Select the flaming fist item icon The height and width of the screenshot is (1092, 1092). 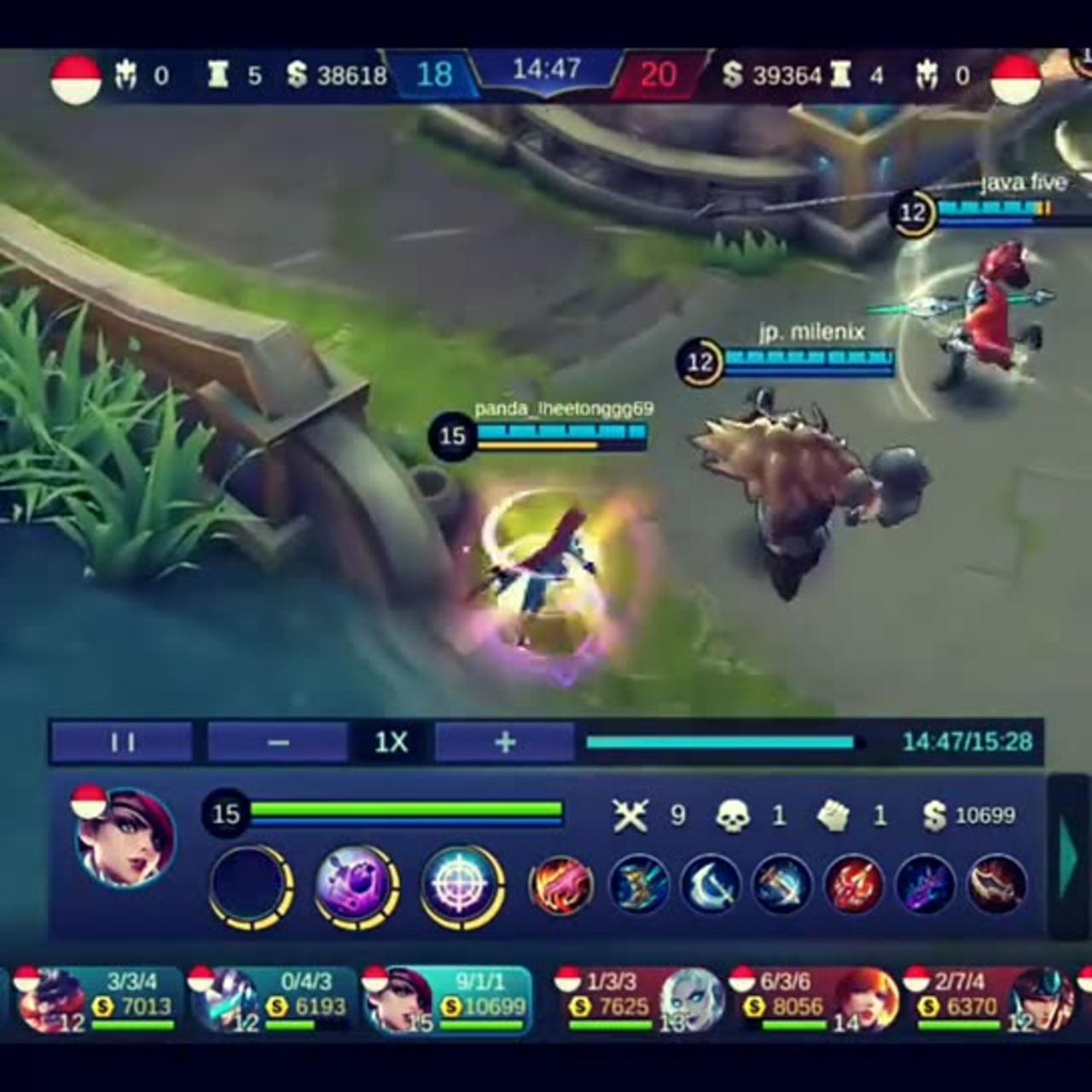click(x=563, y=887)
